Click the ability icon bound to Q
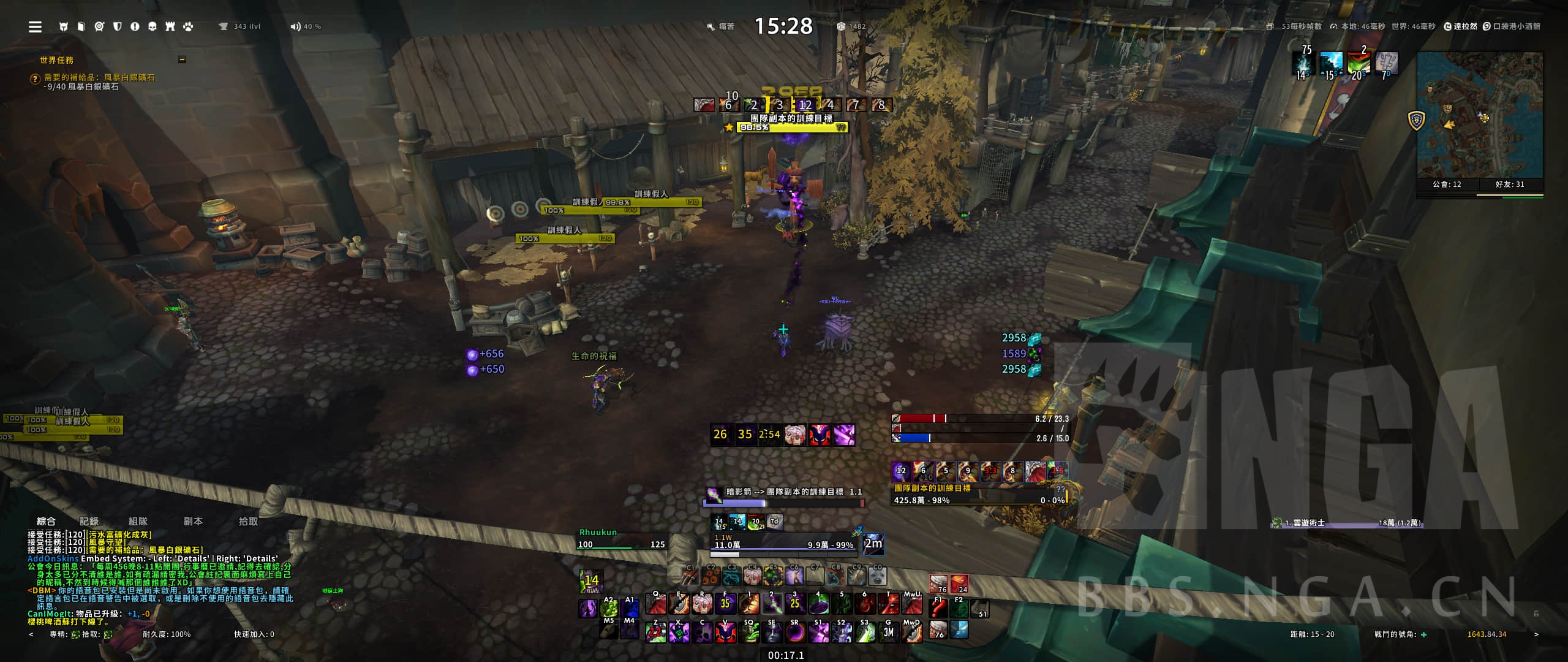Image resolution: width=1568 pixels, height=662 pixels. (x=656, y=604)
